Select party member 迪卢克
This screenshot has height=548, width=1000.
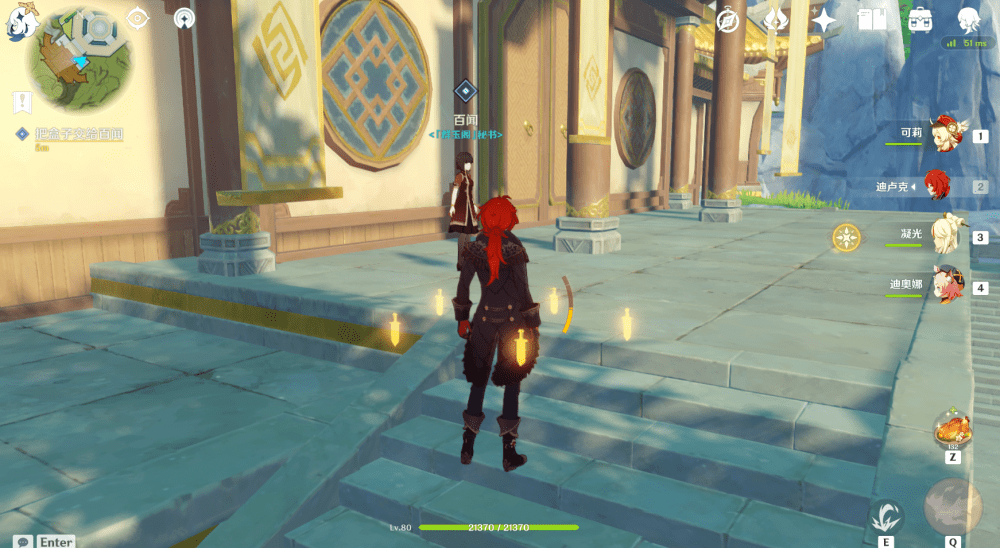coord(938,186)
